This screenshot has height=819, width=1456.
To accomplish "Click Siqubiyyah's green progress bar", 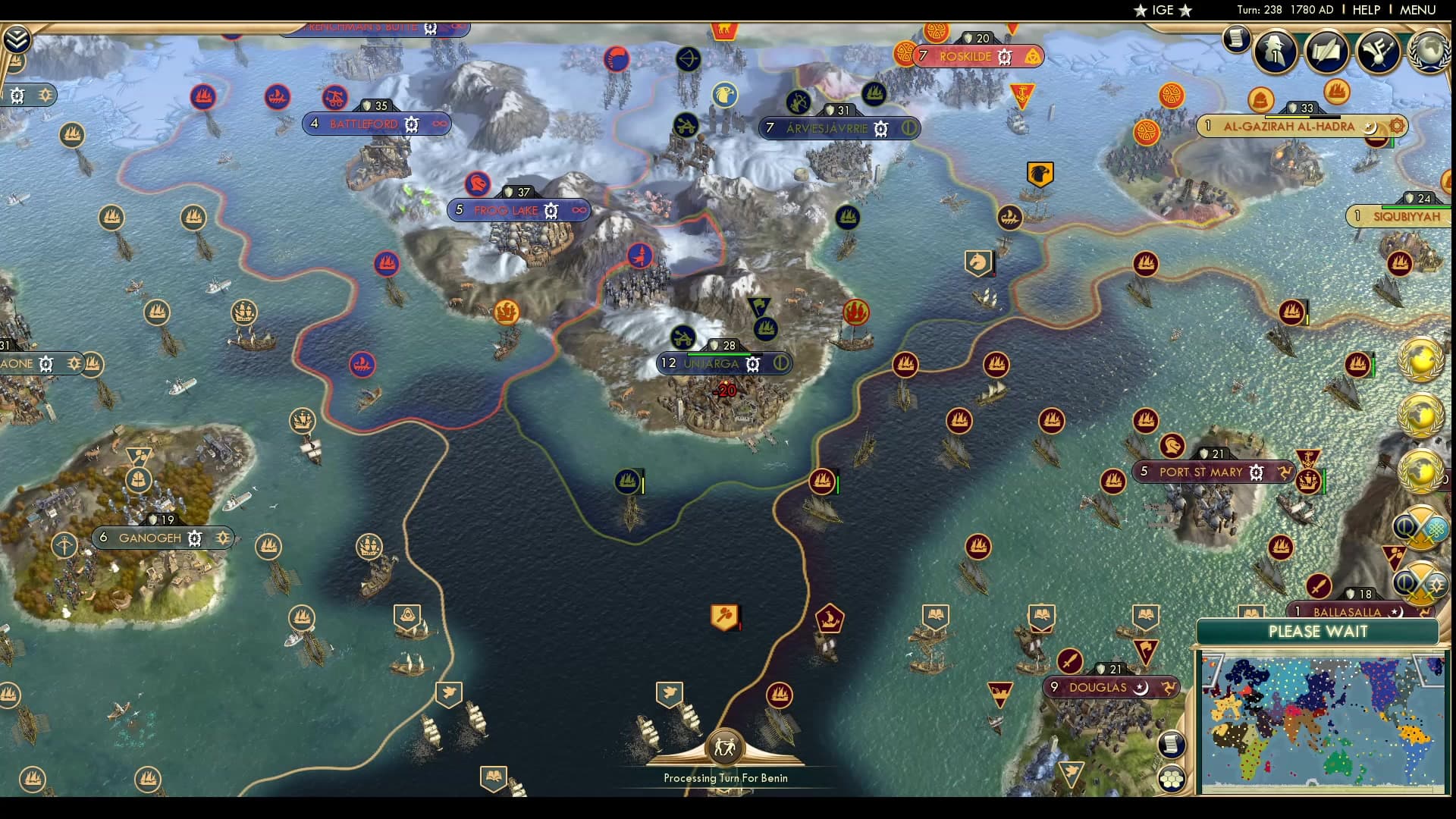I will [1417, 208].
